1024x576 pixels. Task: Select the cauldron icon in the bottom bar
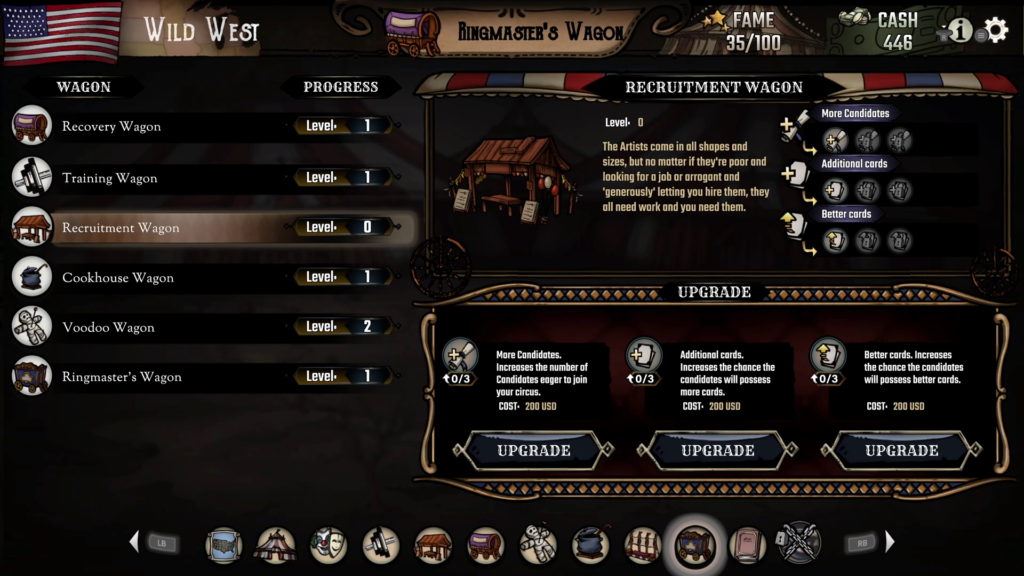(x=591, y=545)
